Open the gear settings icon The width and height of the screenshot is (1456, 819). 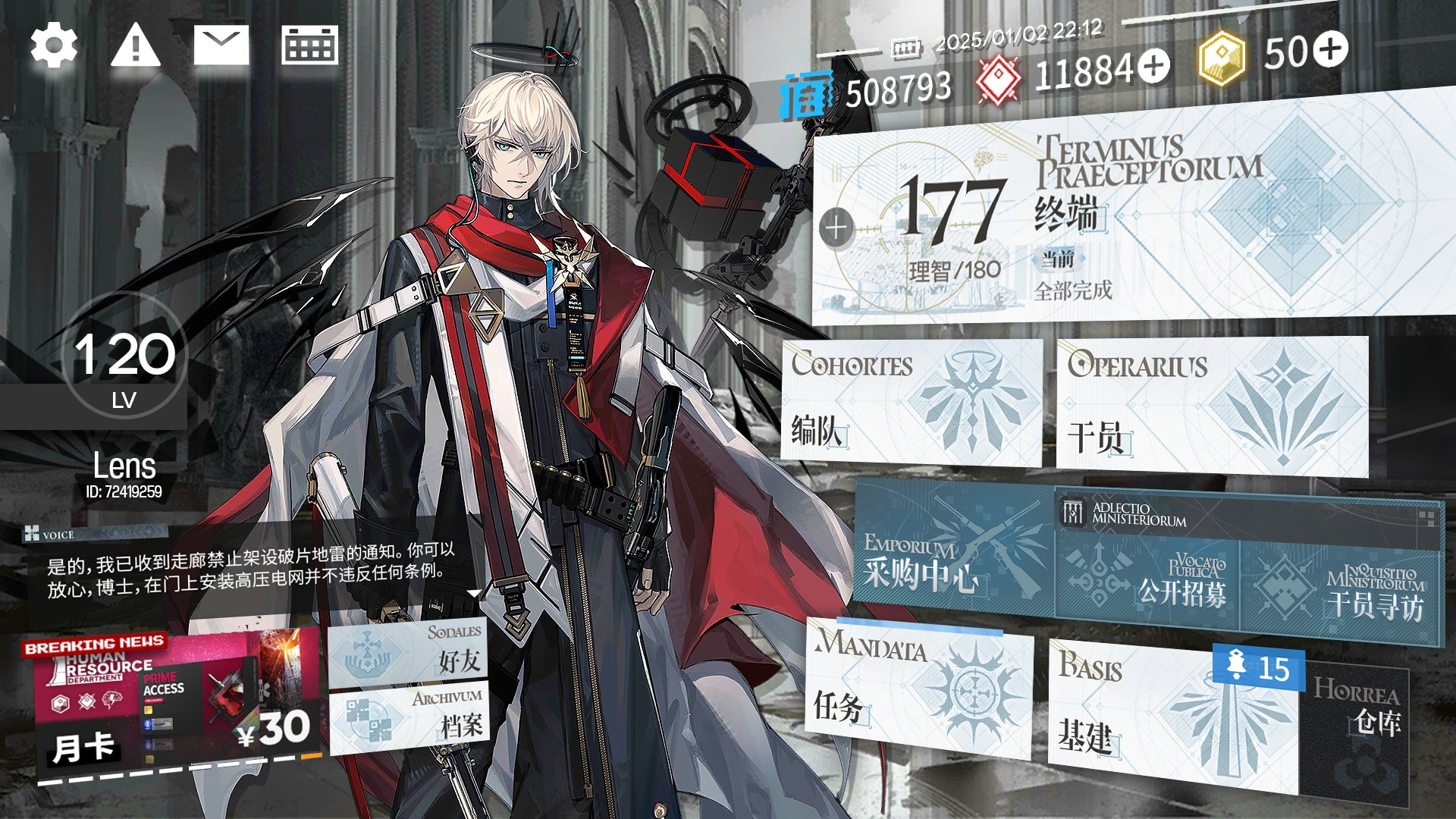point(54,45)
